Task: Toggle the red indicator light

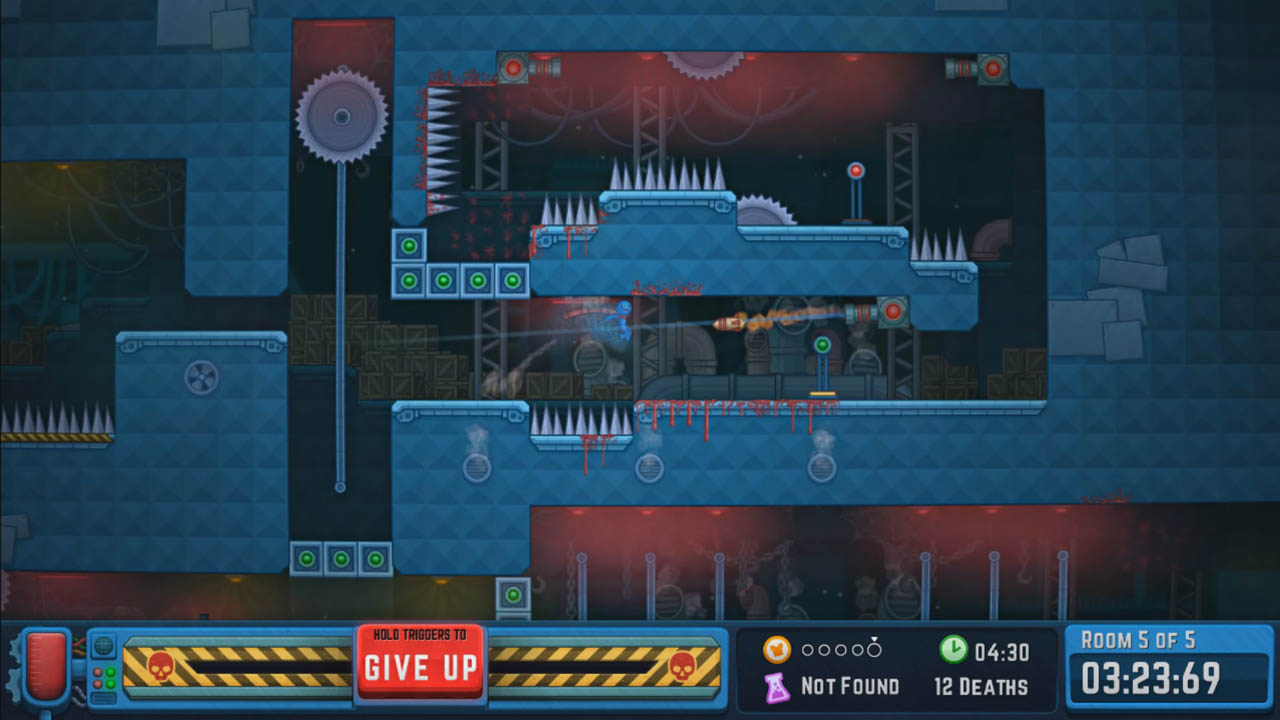Action: point(98,671)
